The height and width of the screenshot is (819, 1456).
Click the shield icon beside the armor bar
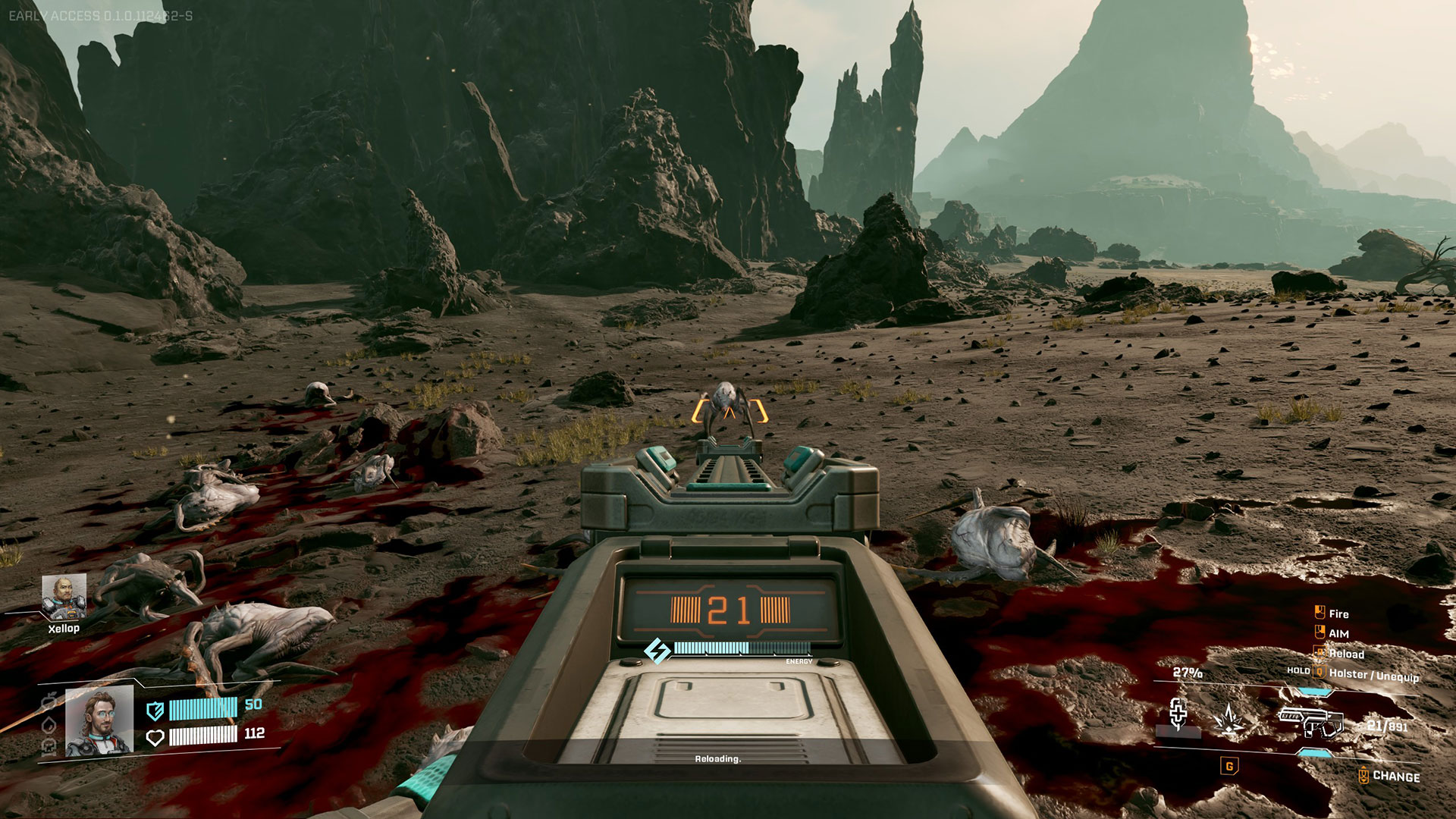coord(155,711)
